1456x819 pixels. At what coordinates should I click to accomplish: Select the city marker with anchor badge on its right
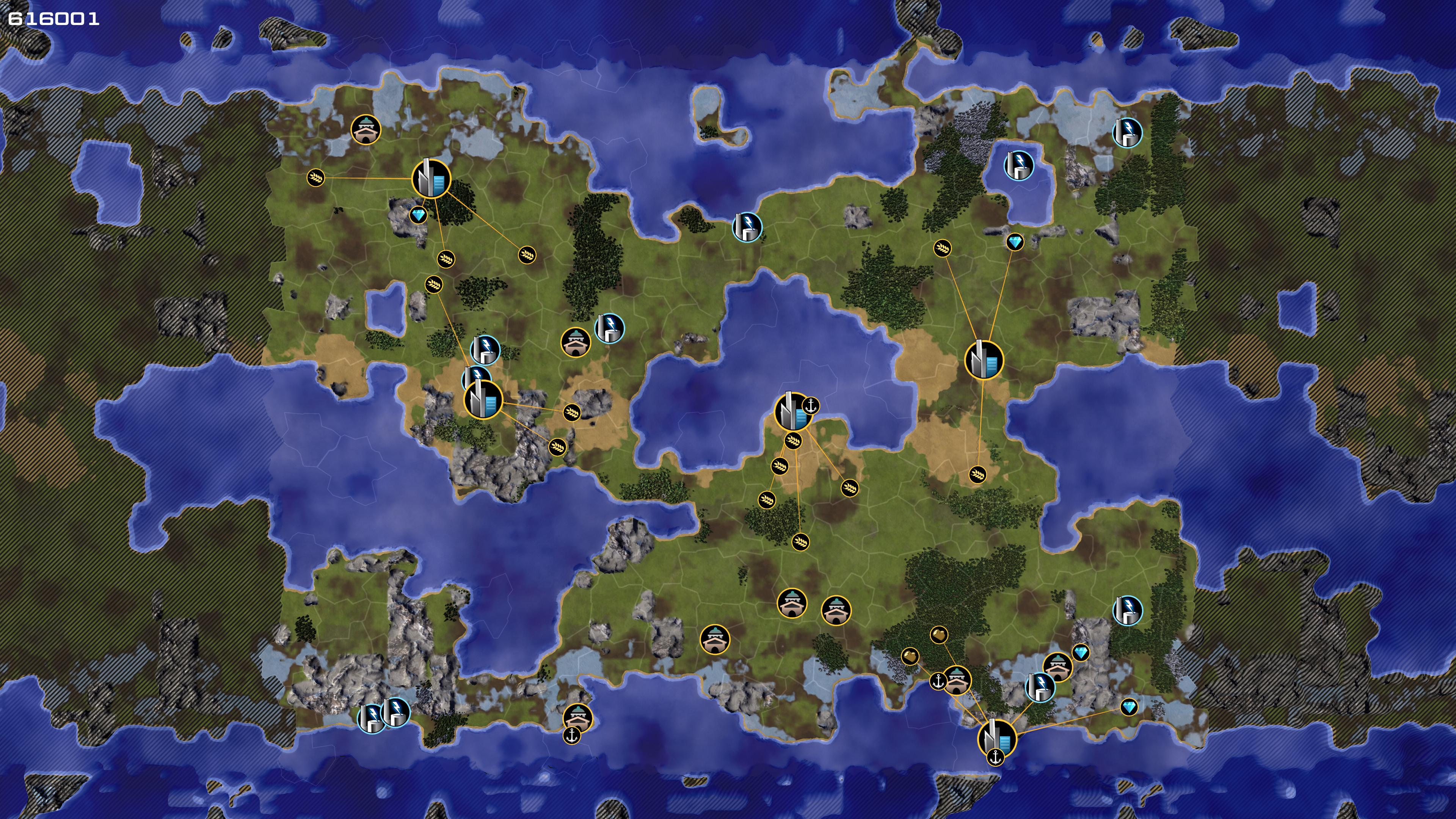(792, 411)
